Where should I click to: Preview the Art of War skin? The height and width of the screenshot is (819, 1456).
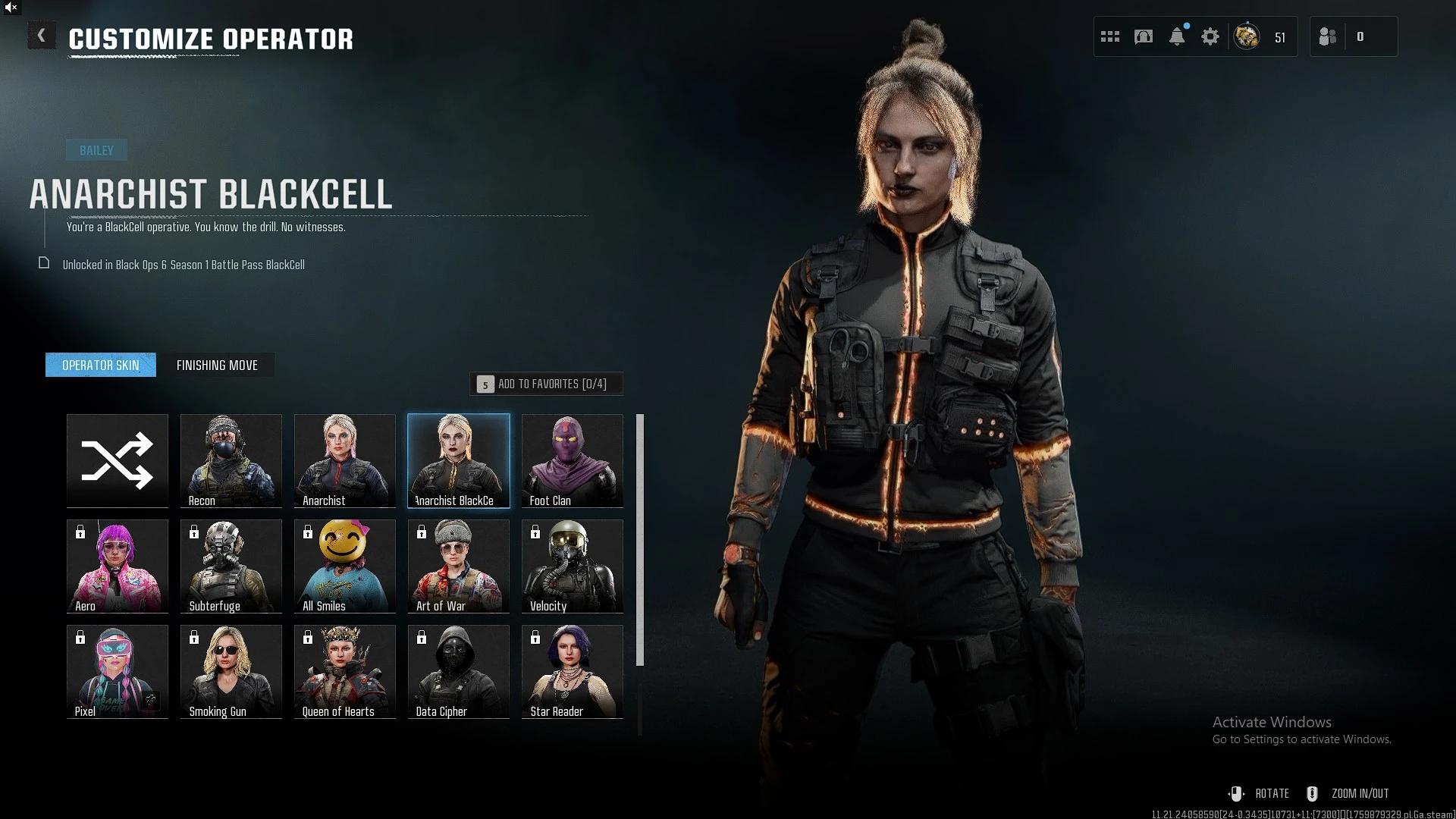click(459, 566)
